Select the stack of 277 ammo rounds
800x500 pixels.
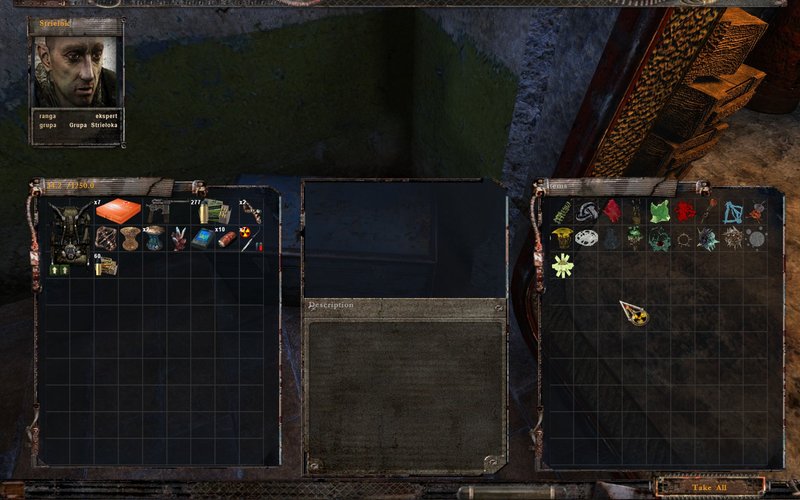pyautogui.click(x=214, y=211)
